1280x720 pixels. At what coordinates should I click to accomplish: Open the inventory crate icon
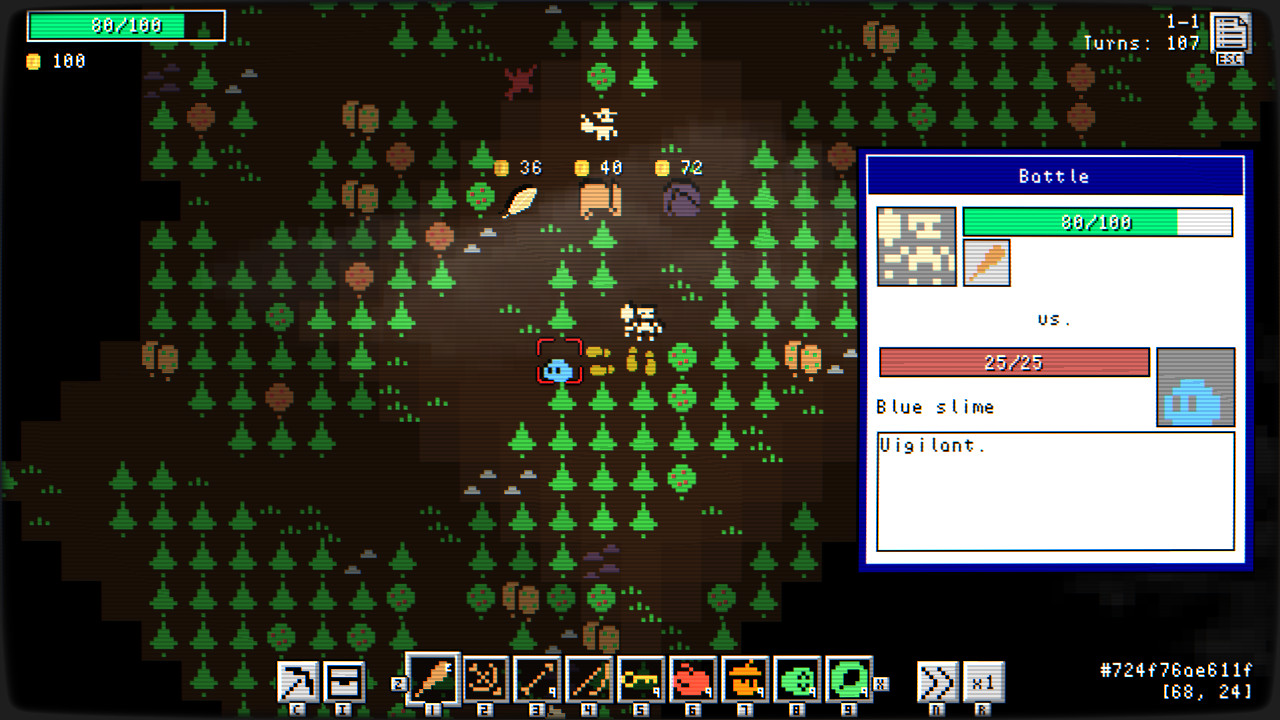(345, 683)
